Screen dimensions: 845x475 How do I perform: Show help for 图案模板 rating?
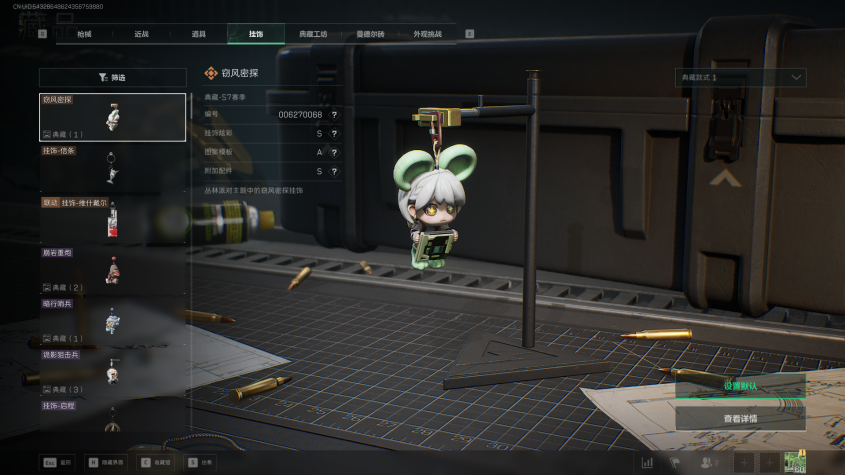(x=334, y=152)
